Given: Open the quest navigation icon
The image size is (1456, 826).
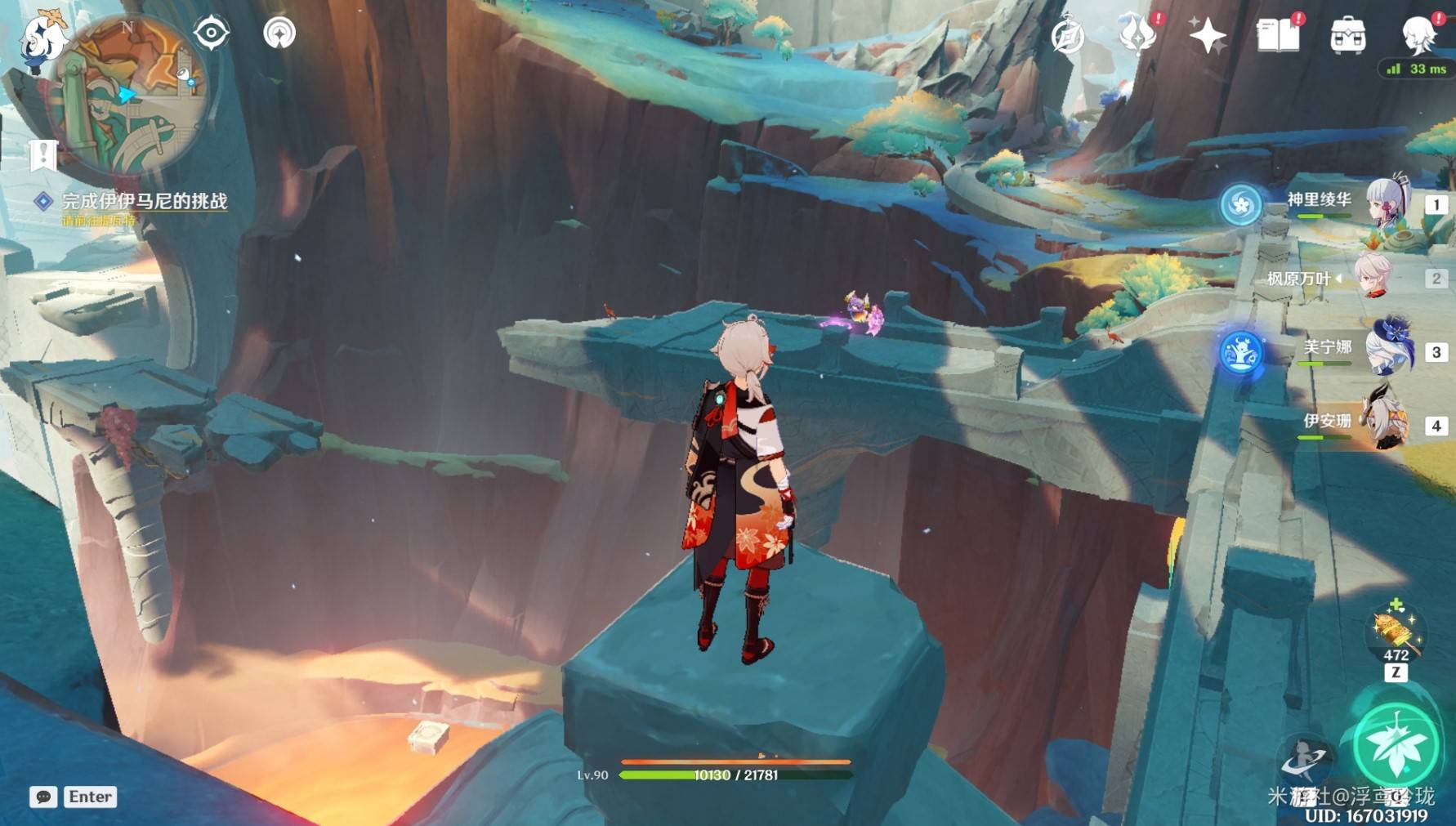Looking at the screenshot, I should (x=279, y=33).
